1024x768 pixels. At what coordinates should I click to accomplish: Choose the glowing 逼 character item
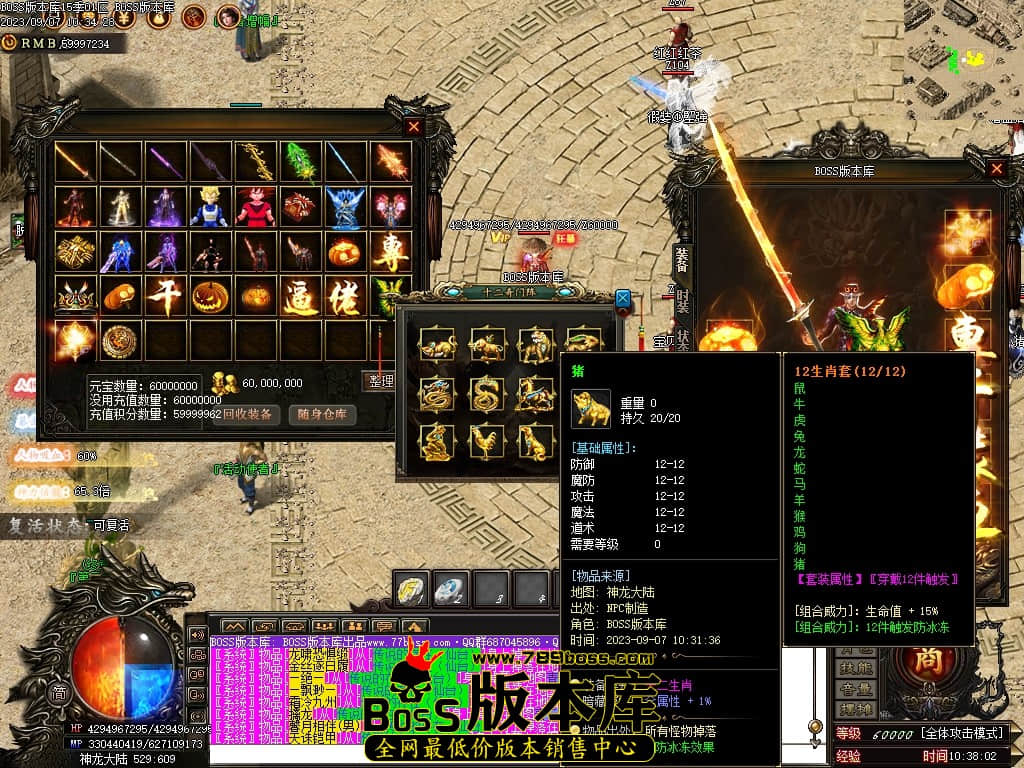point(300,297)
